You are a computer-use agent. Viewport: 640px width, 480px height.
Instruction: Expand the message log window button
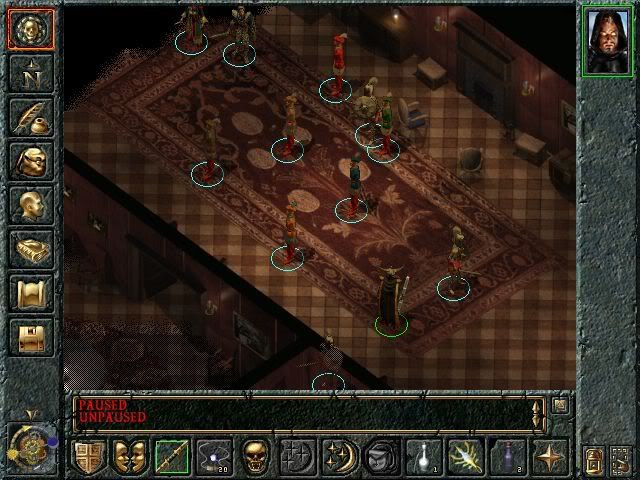tap(561, 405)
